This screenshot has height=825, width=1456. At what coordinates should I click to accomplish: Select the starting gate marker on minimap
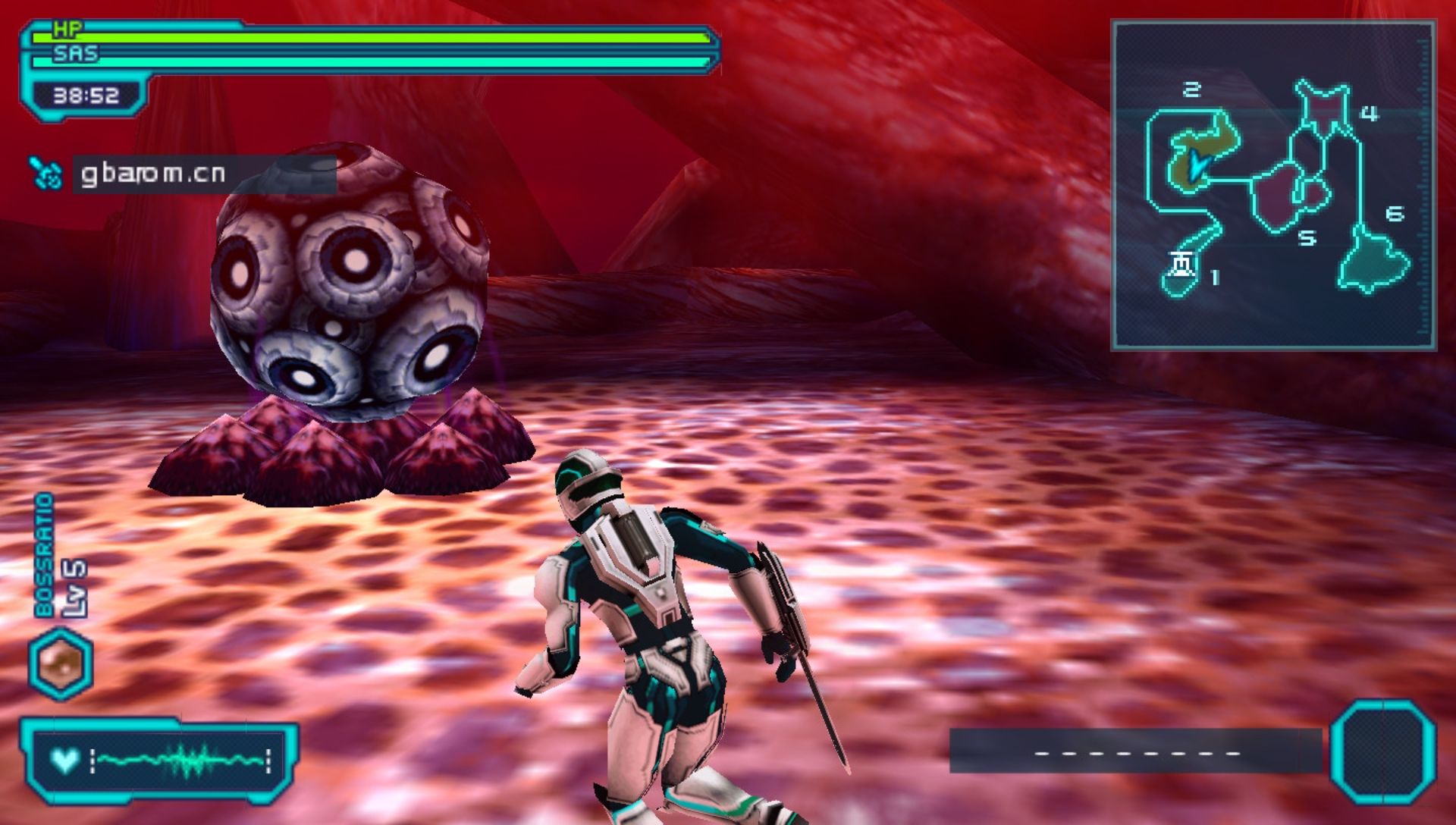coord(1182,265)
